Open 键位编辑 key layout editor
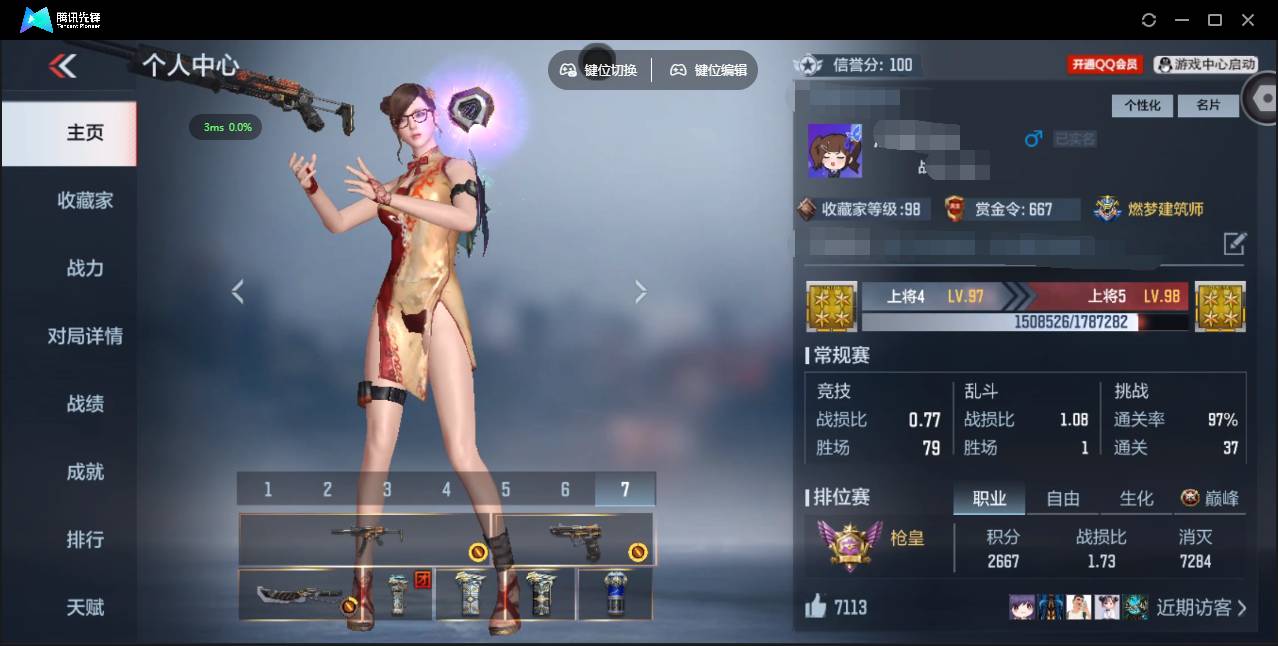This screenshot has height=646, width=1278. (x=708, y=70)
